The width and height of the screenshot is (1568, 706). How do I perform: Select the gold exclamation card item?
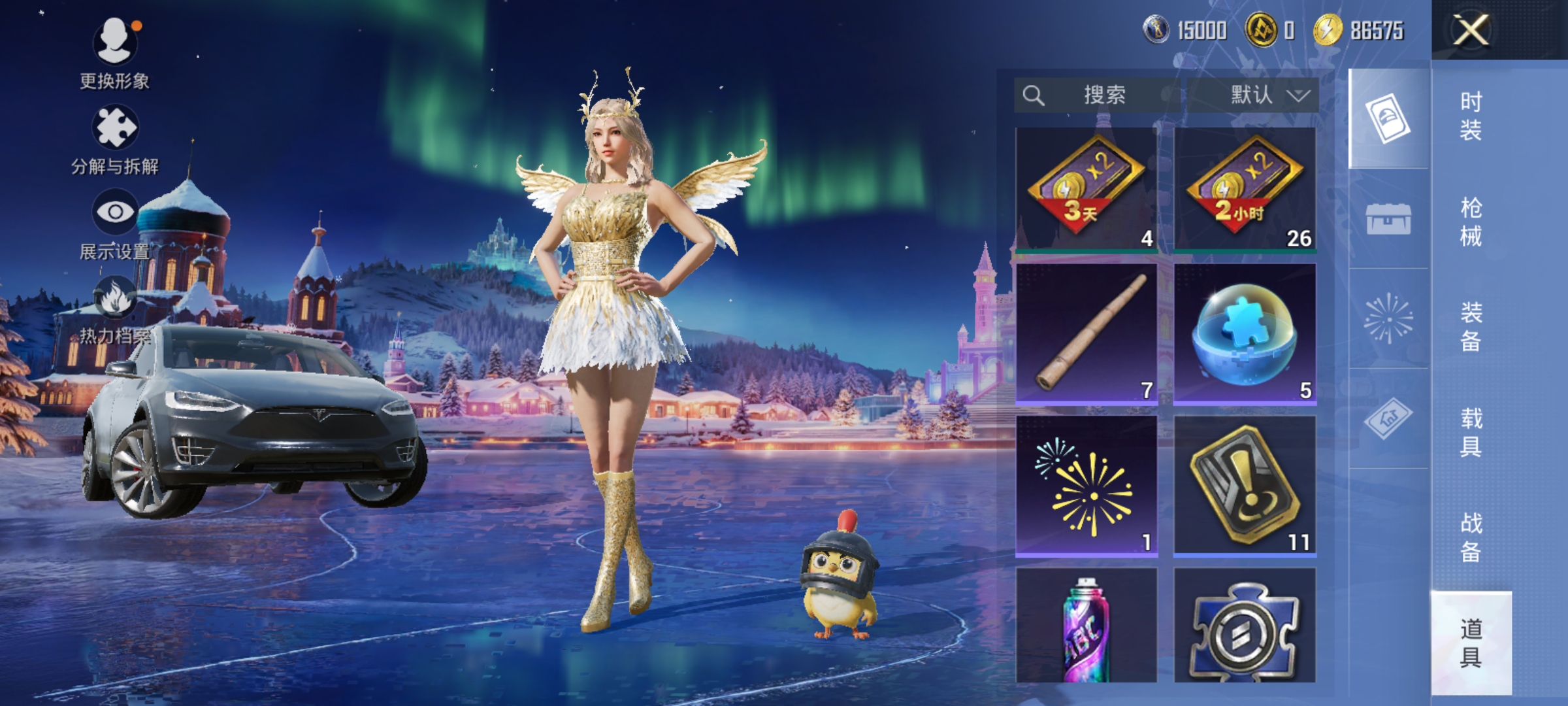click(1245, 485)
